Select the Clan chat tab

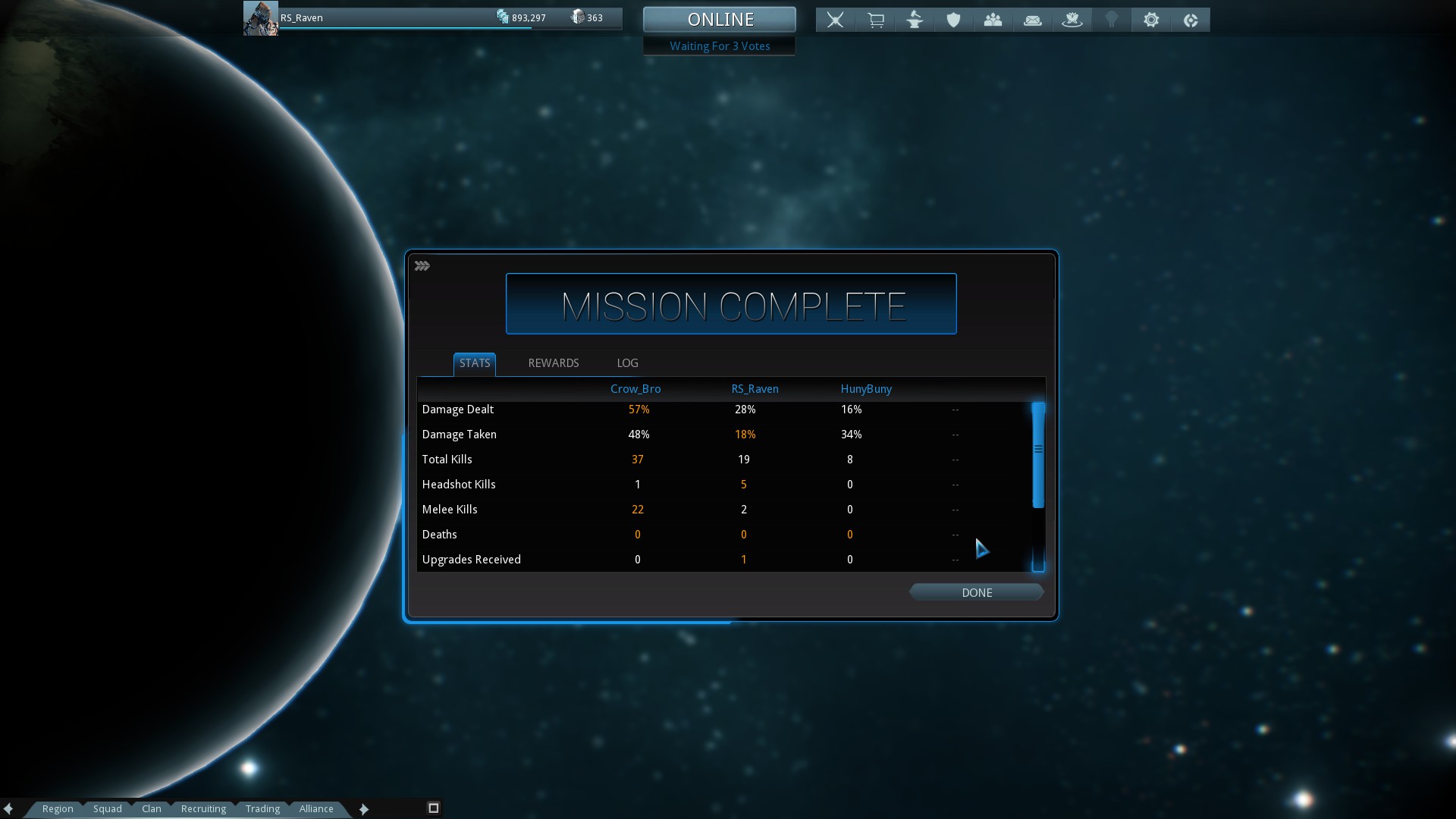coord(152,809)
